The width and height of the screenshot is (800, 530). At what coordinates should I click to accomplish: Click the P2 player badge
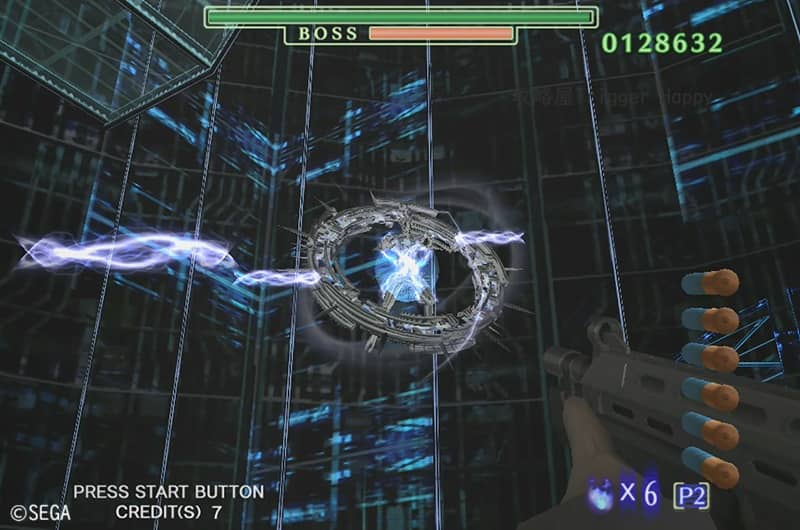[691, 494]
